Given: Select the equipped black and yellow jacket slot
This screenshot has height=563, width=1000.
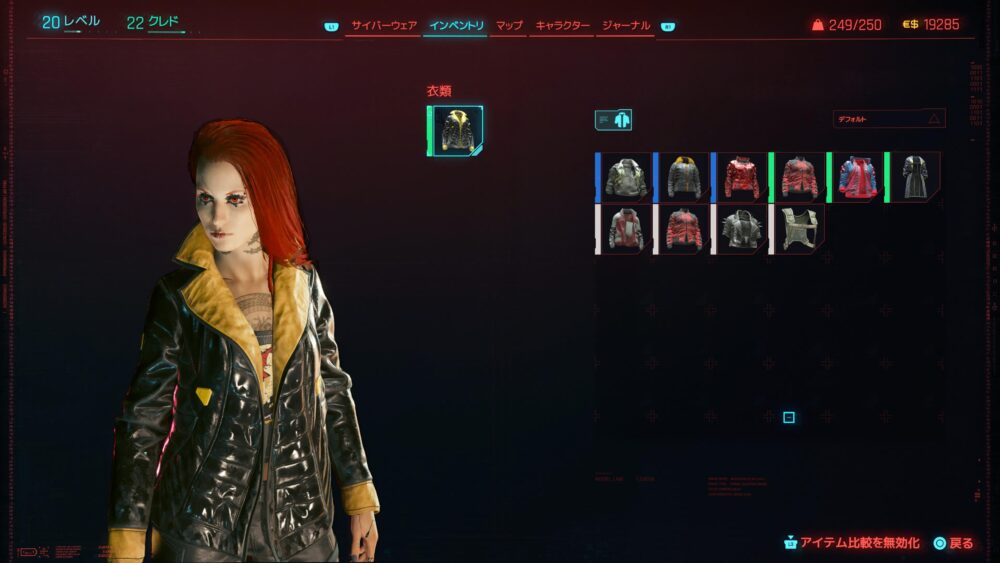Looking at the screenshot, I should tap(457, 131).
